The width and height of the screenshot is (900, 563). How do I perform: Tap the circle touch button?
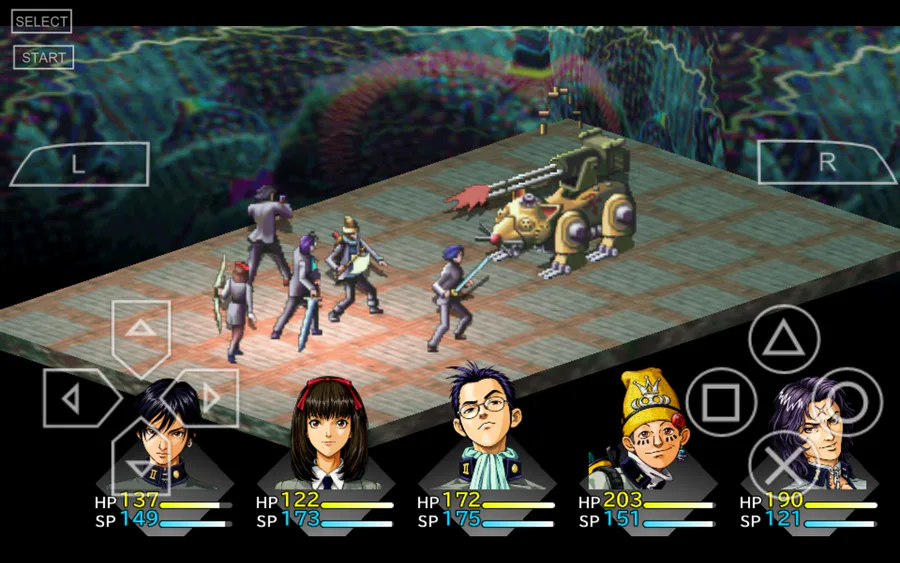848,403
